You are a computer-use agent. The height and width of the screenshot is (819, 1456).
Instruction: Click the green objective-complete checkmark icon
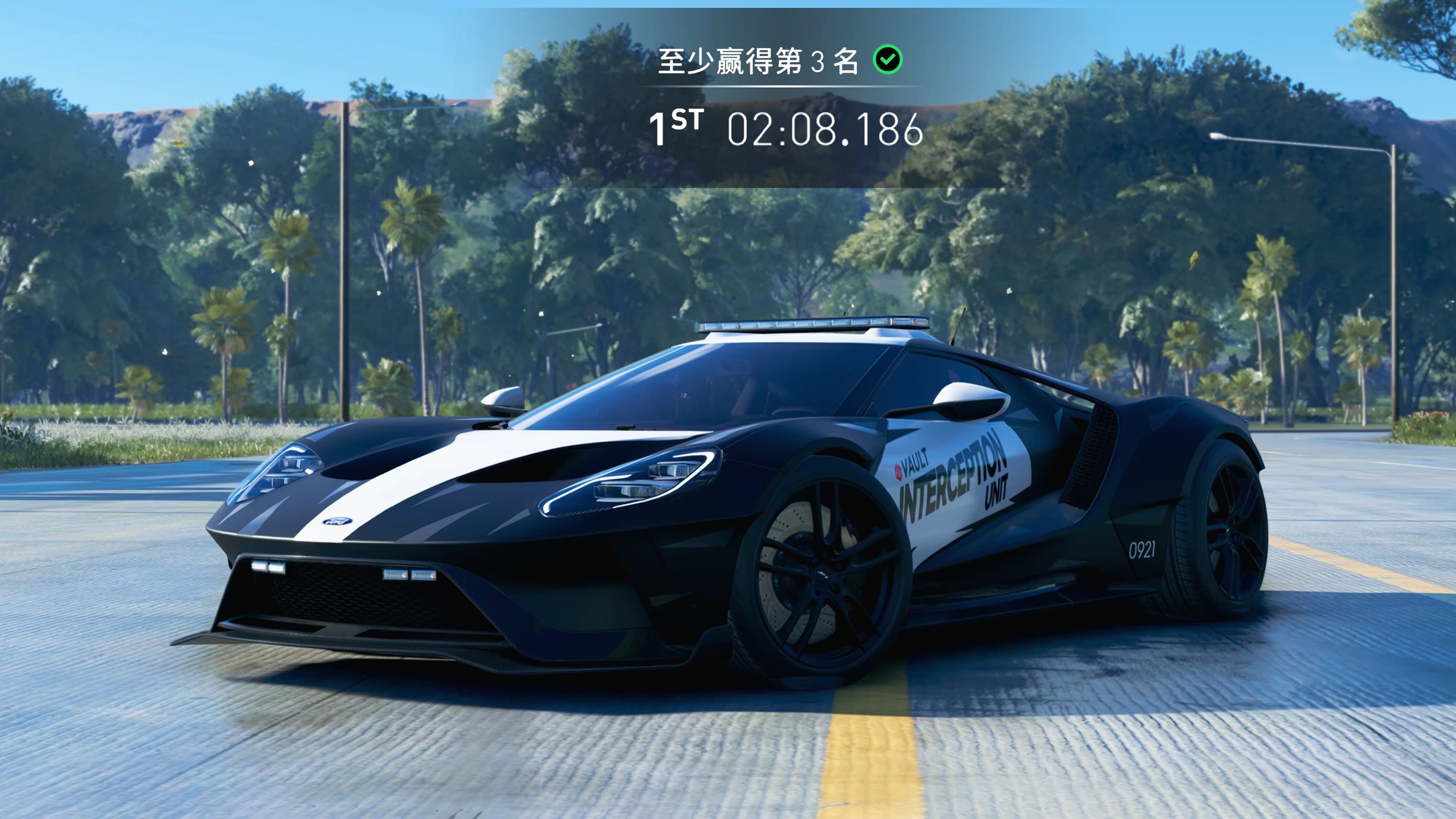888,59
